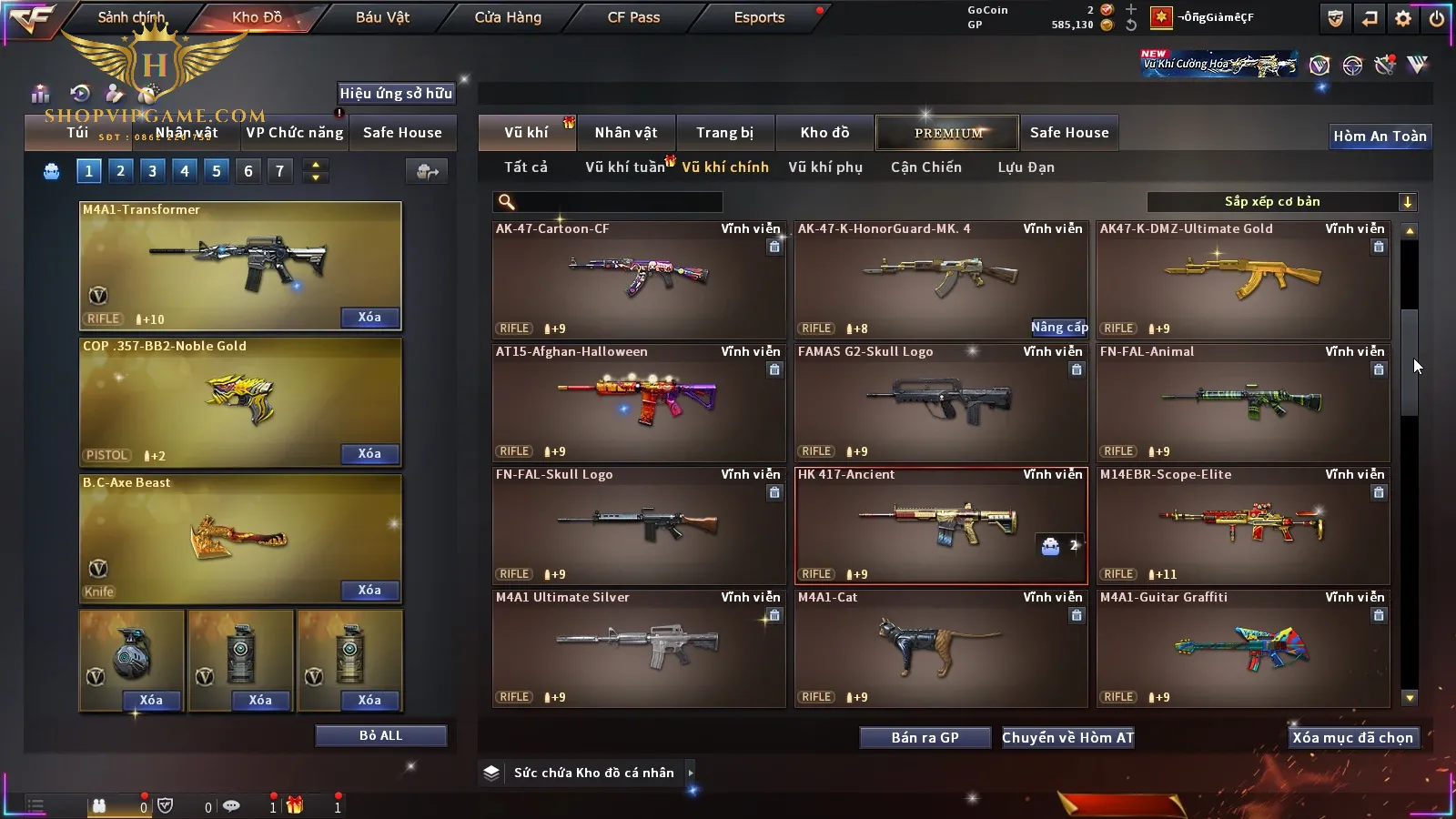Viewport: 1456px width, 819px height.
Task: Remove the M4A1-Transformer with its Xóa button
Action: 369,318
